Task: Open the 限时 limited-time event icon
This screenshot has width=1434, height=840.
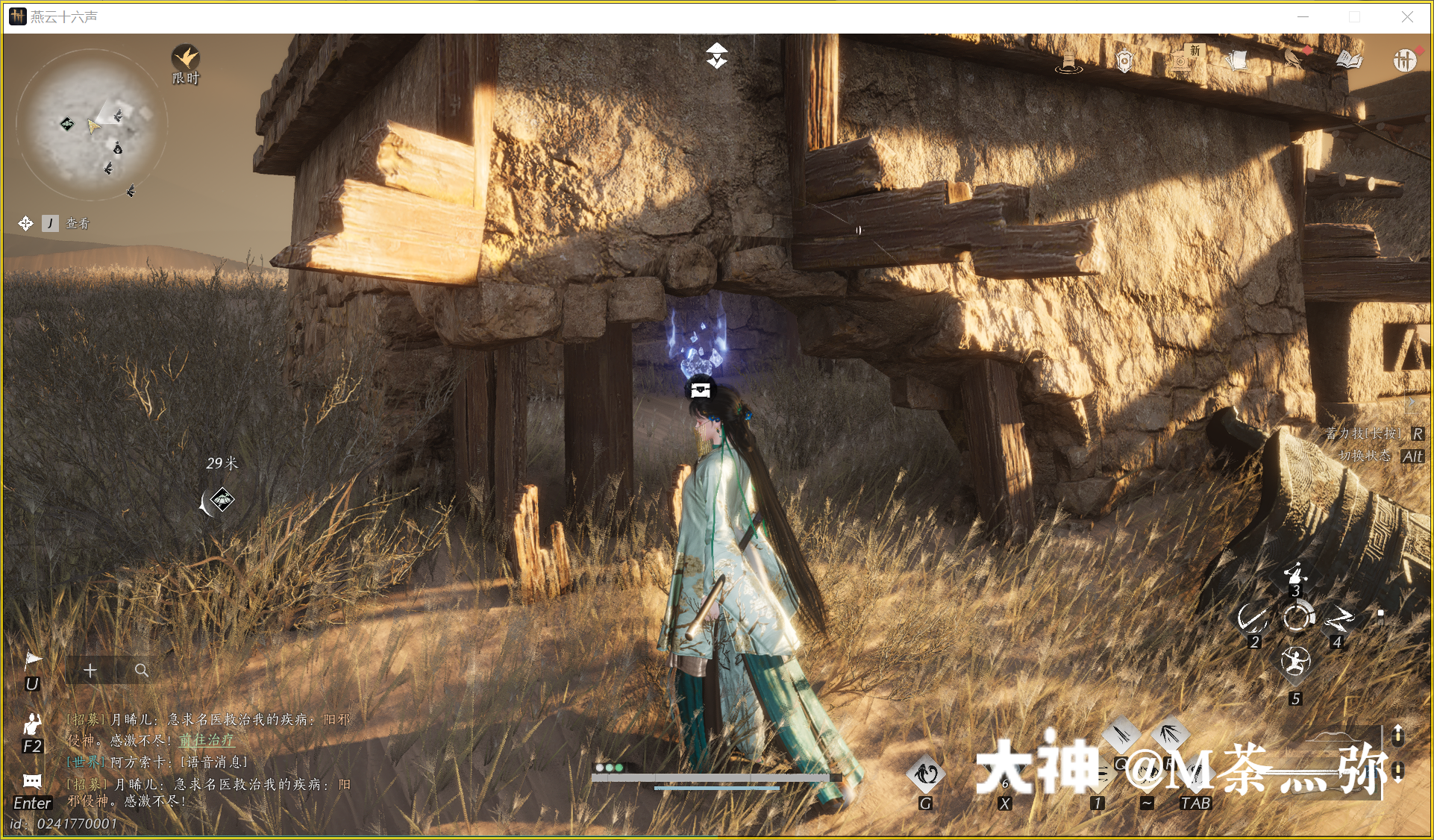Action: (186, 59)
